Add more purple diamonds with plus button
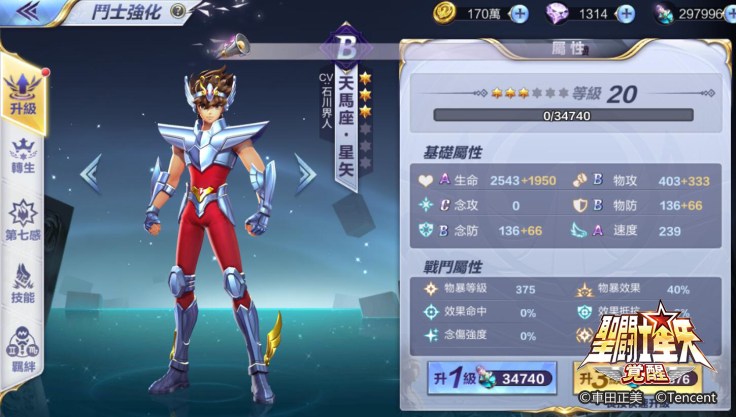The image size is (736, 417). coord(625,14)
